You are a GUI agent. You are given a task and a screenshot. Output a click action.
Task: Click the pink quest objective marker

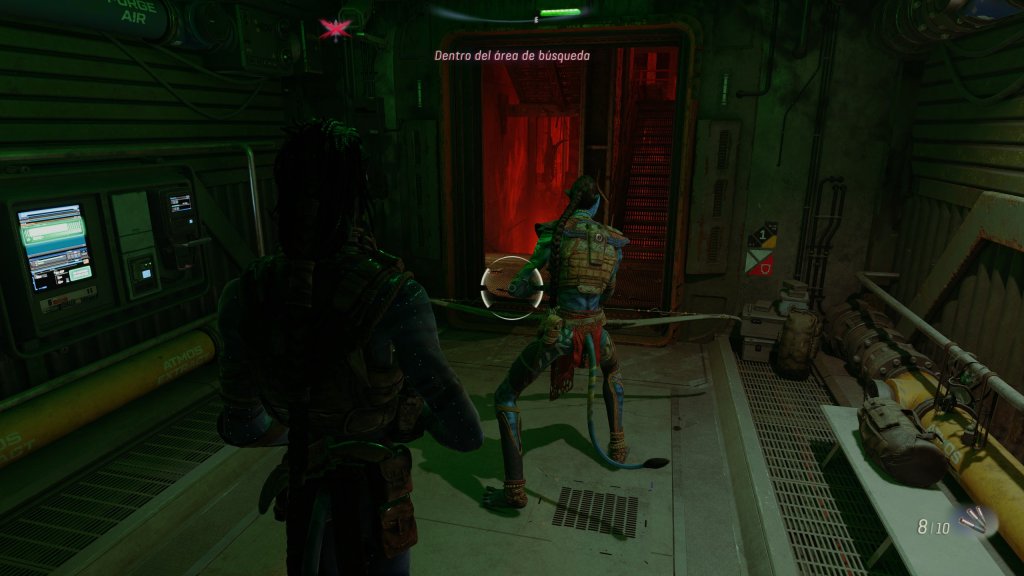[x=332, y=29]
